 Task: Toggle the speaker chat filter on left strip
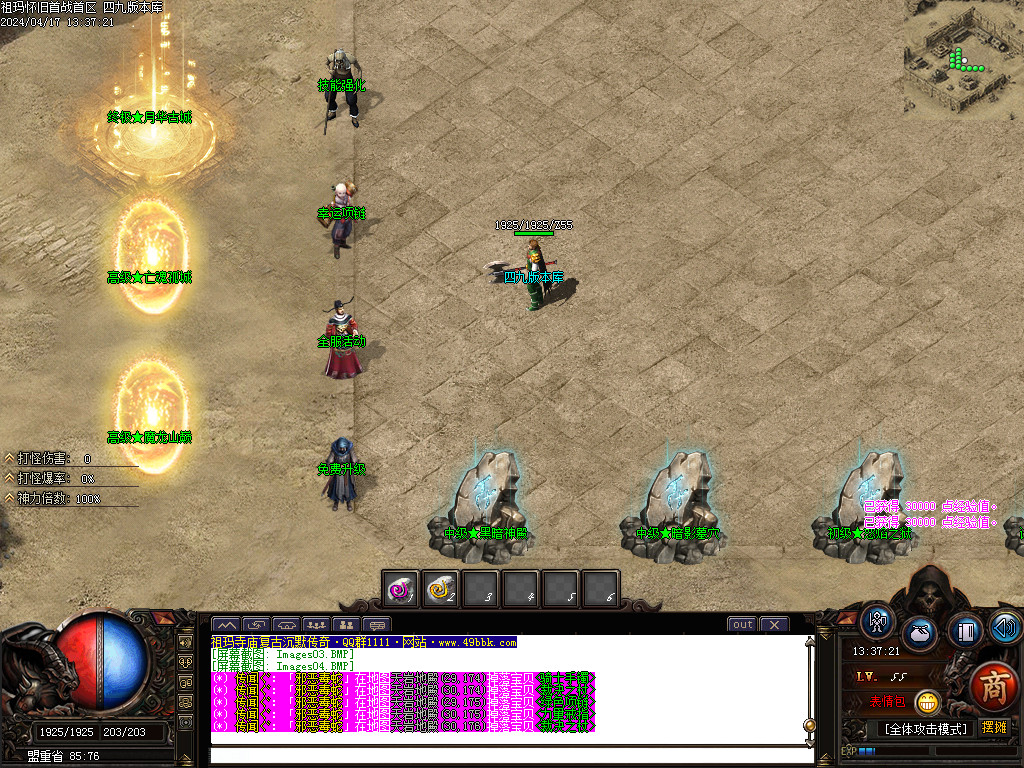click(185, 642)
